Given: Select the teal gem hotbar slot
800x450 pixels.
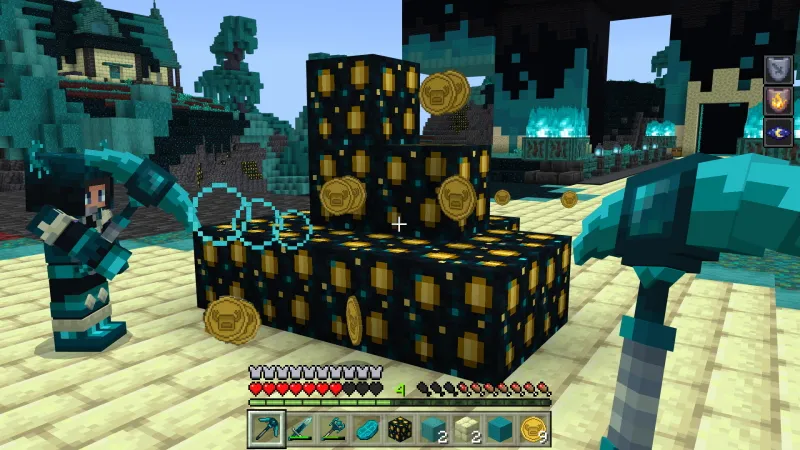Looking at the screenshot, I should click(x=367, y=429).
